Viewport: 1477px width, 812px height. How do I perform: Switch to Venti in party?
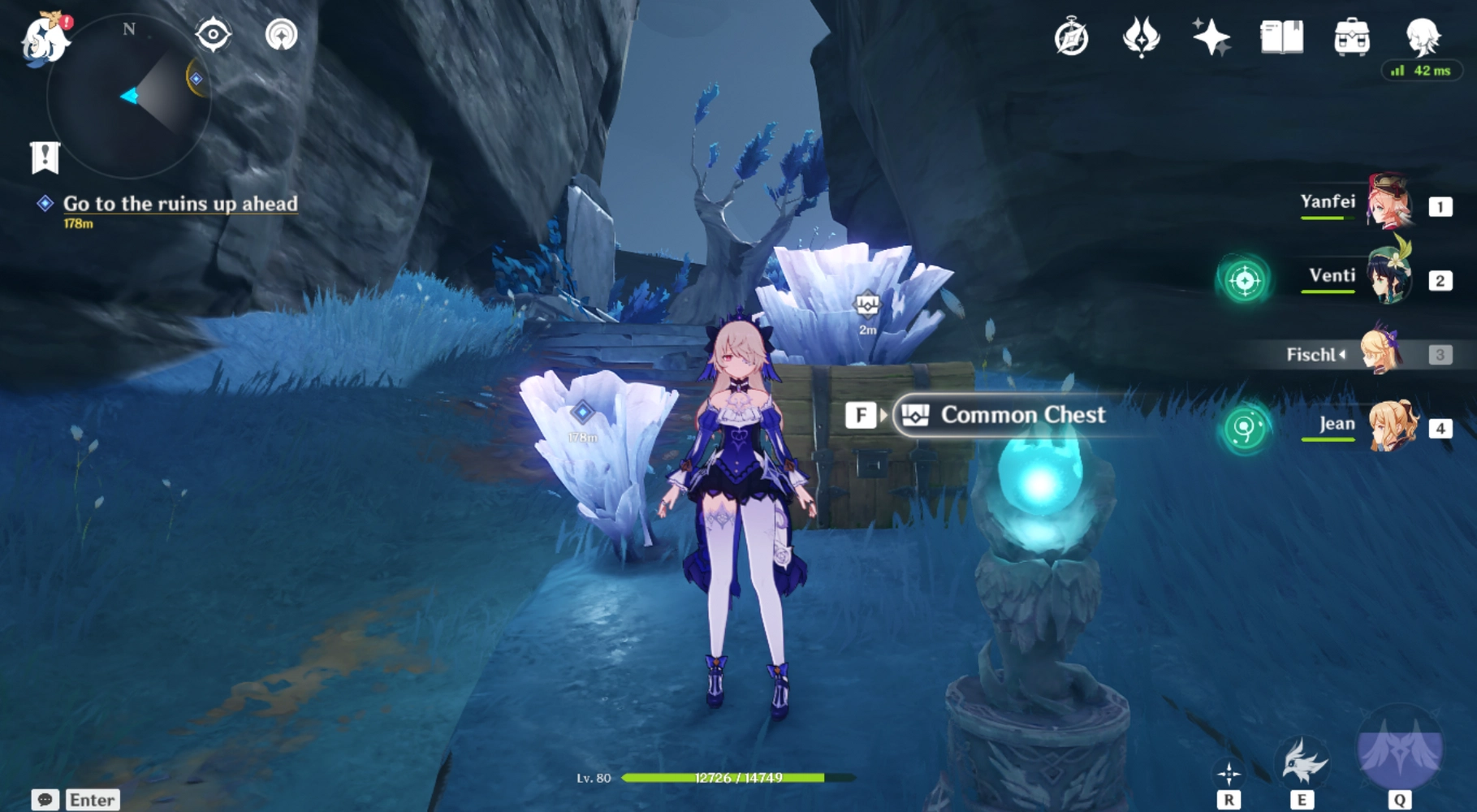[1387, 278]
